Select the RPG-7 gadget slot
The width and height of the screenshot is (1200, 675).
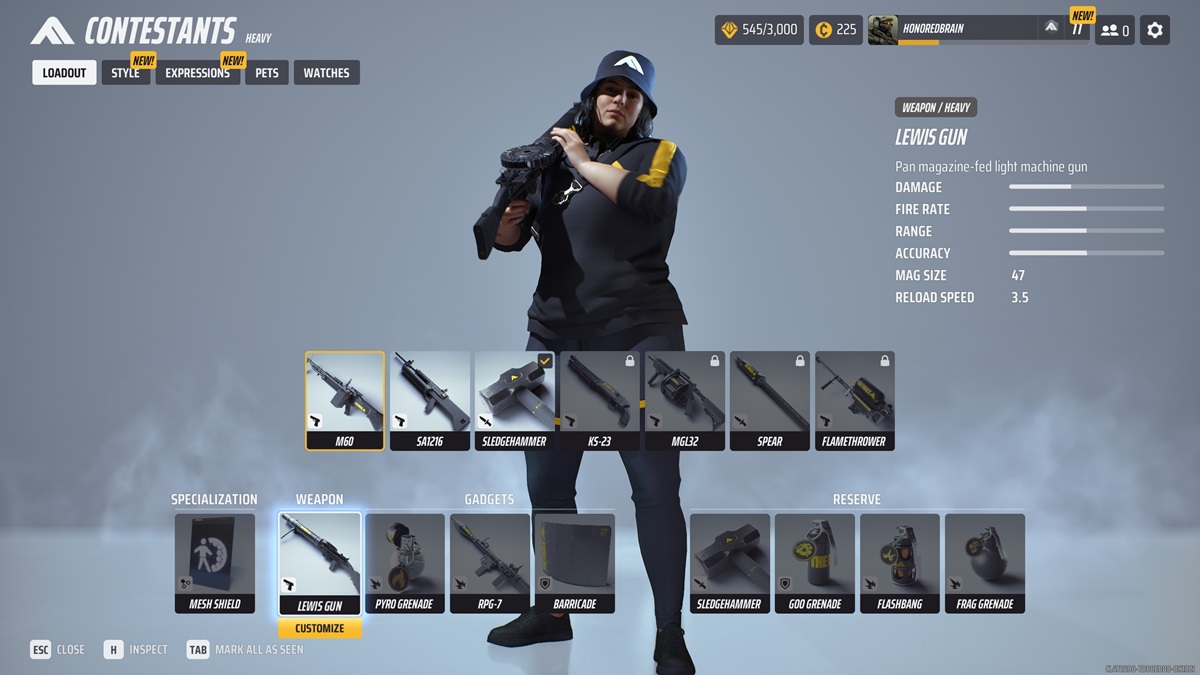click(x=490, y=562)
